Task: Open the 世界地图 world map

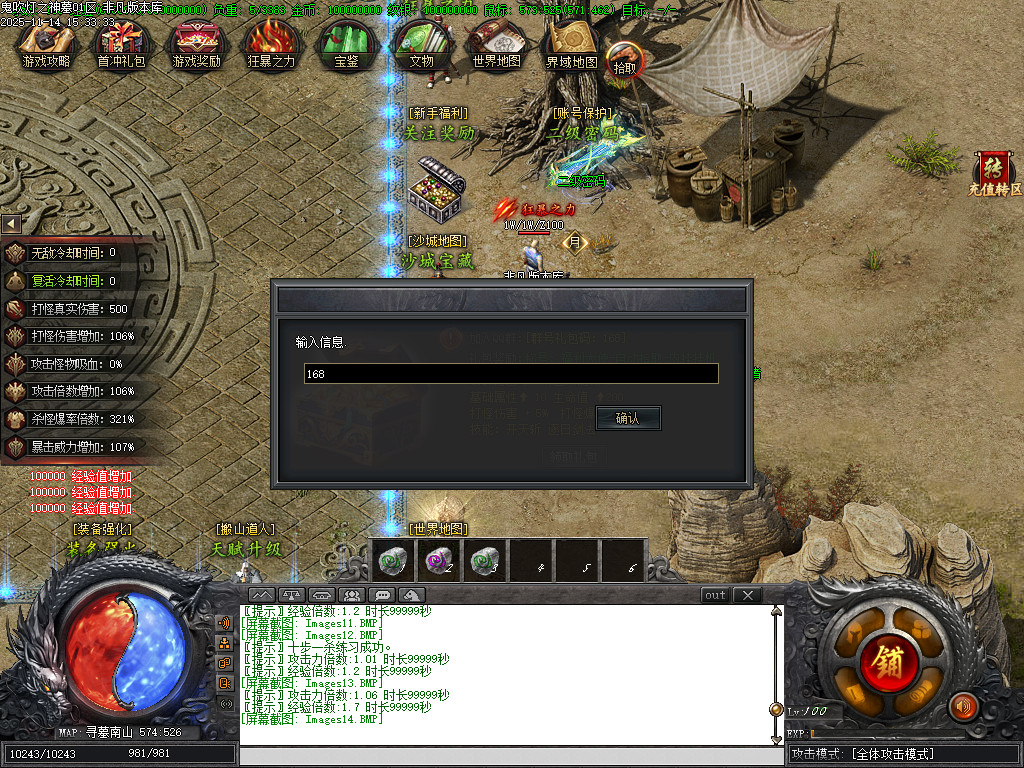Action: pyautogui.click(x=496, y=45)
